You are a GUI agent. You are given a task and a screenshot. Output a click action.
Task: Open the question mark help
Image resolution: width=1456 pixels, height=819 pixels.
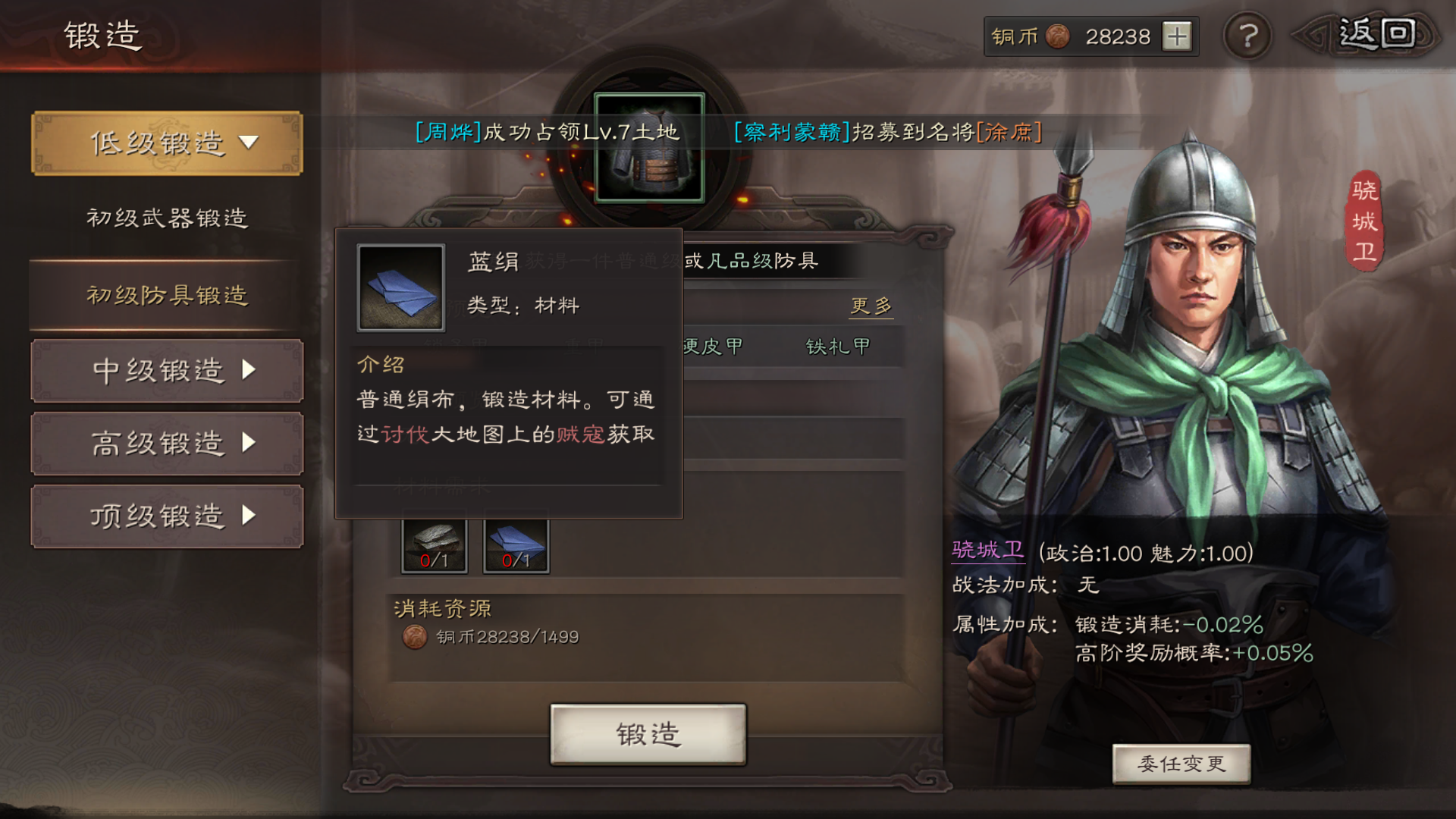click(x=1247, y=36)
